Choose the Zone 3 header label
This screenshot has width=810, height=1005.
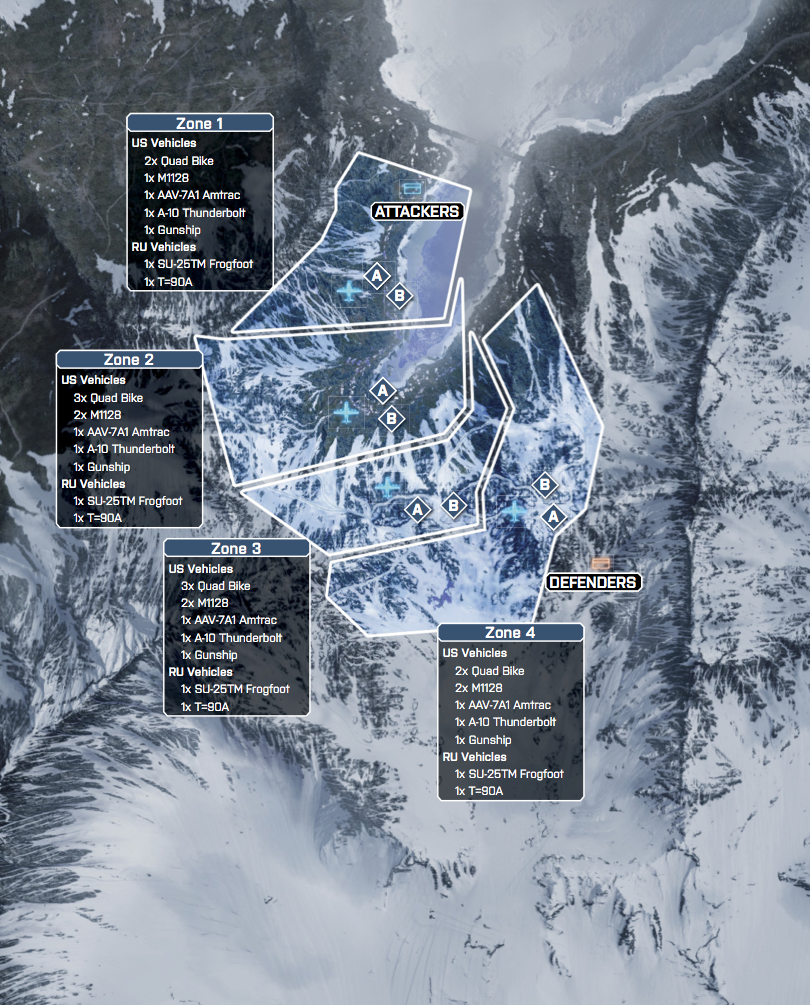236,549
